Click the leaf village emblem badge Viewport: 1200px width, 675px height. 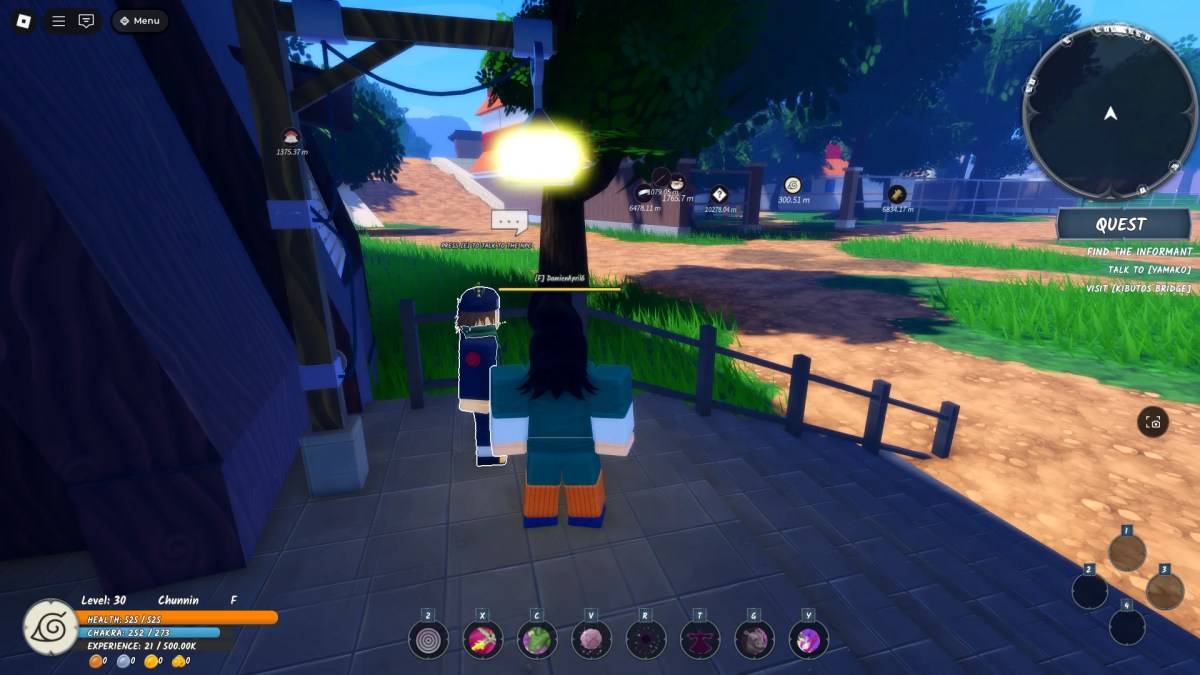click(x=49, y=626)
